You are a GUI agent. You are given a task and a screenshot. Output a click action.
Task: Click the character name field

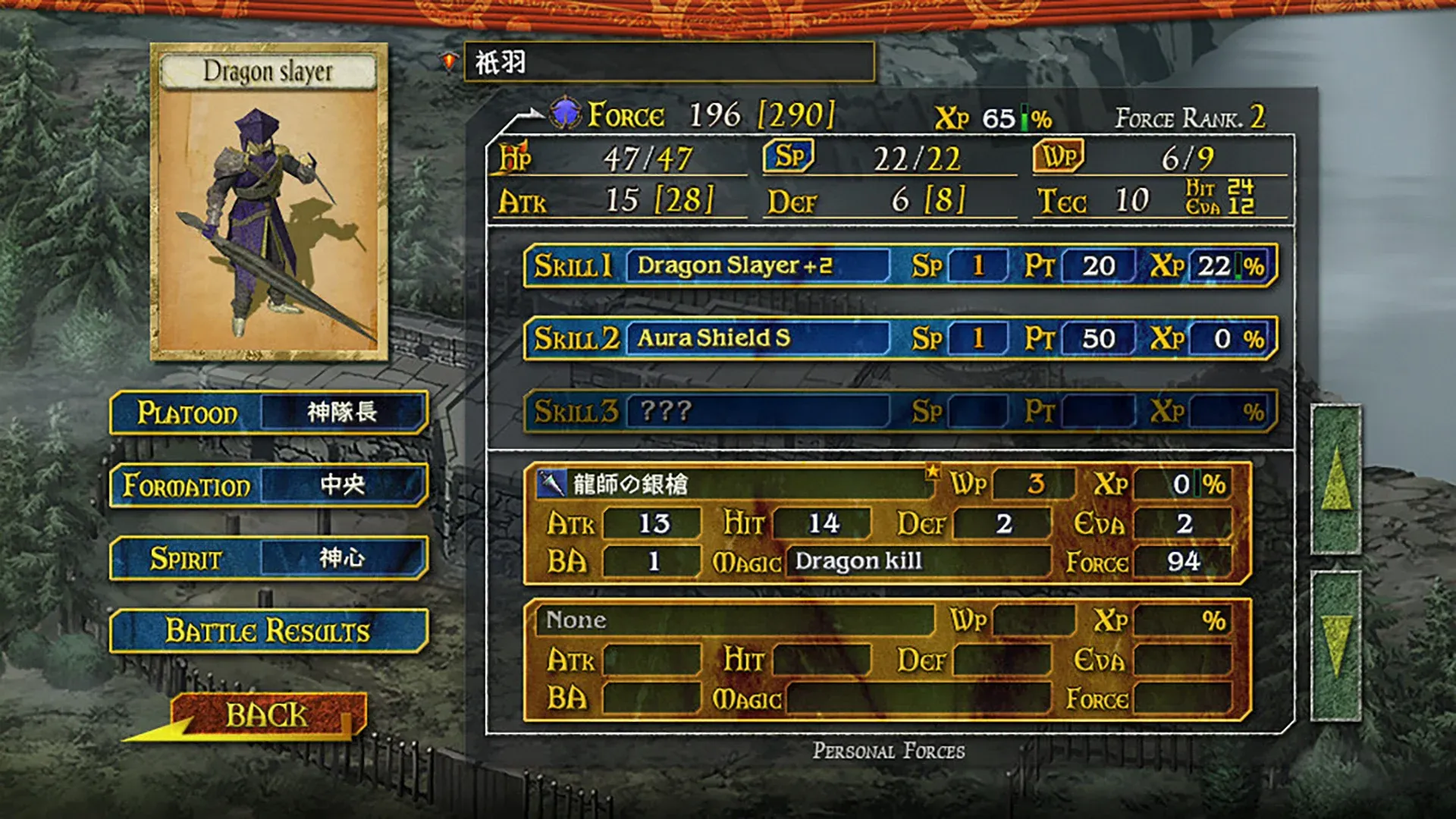(668, 62)
